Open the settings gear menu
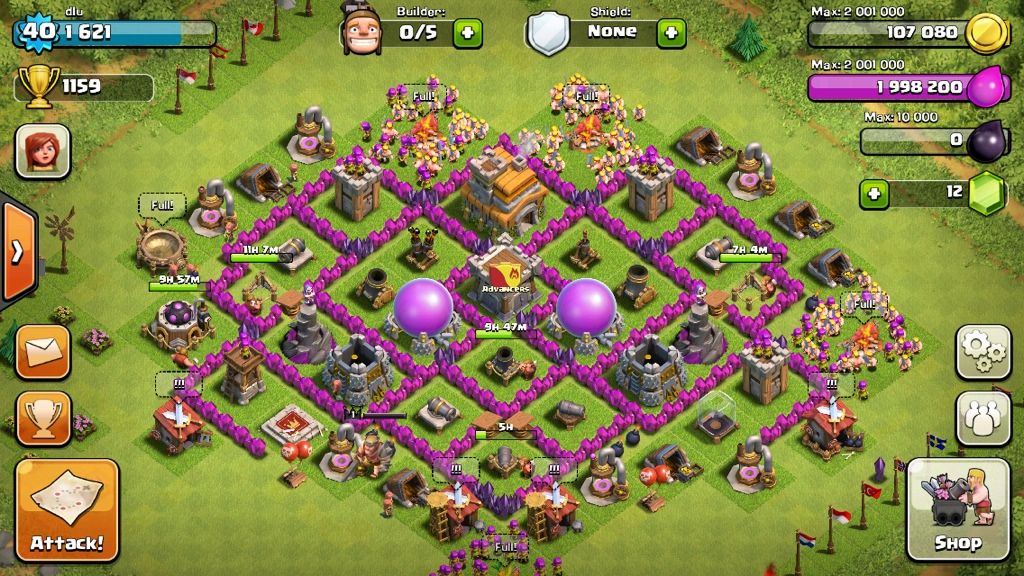This screenshot has height=576, width=1024. [983, 351]
